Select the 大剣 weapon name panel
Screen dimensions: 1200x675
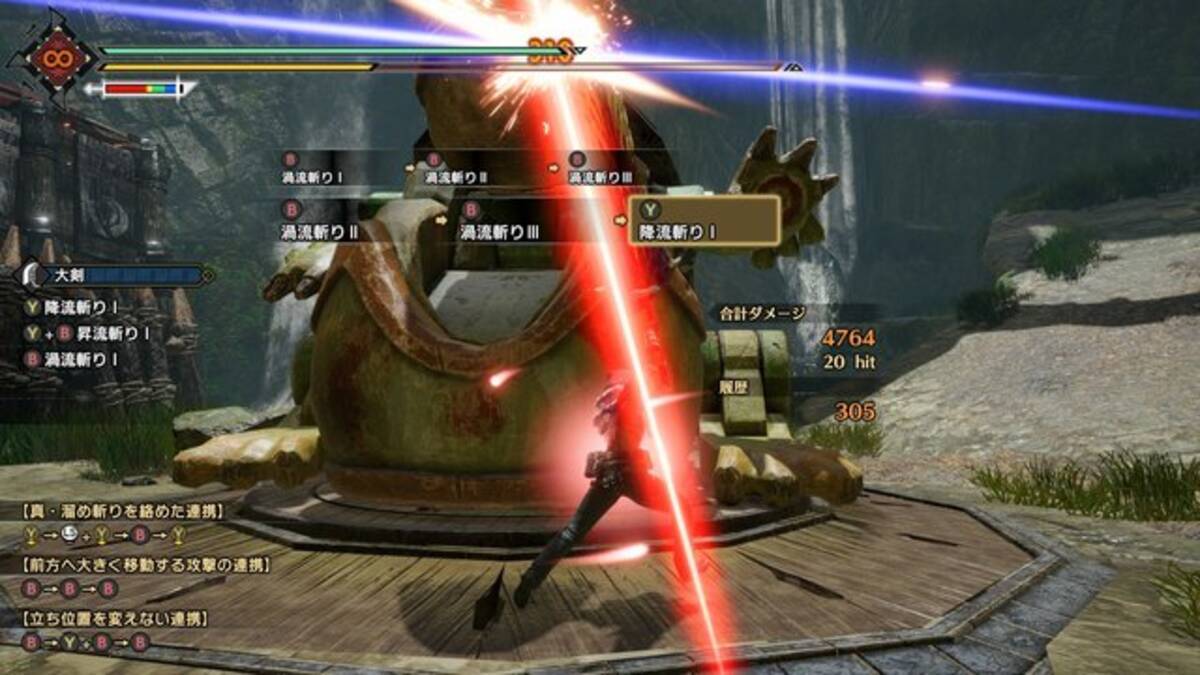coord(115,275)
